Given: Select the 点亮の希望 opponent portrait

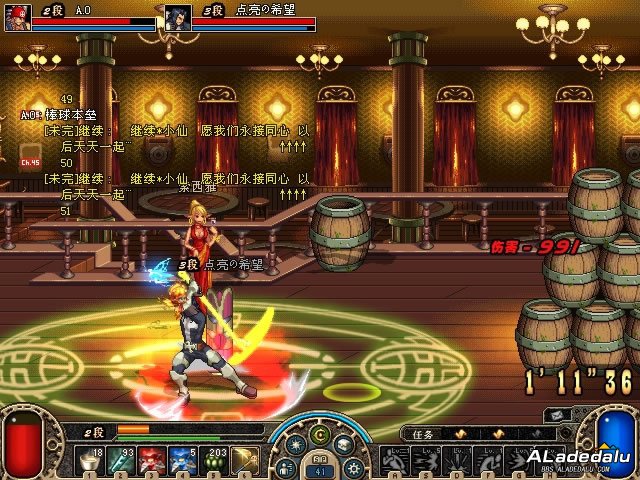Looking at the screenshot, I should (178, 18).
